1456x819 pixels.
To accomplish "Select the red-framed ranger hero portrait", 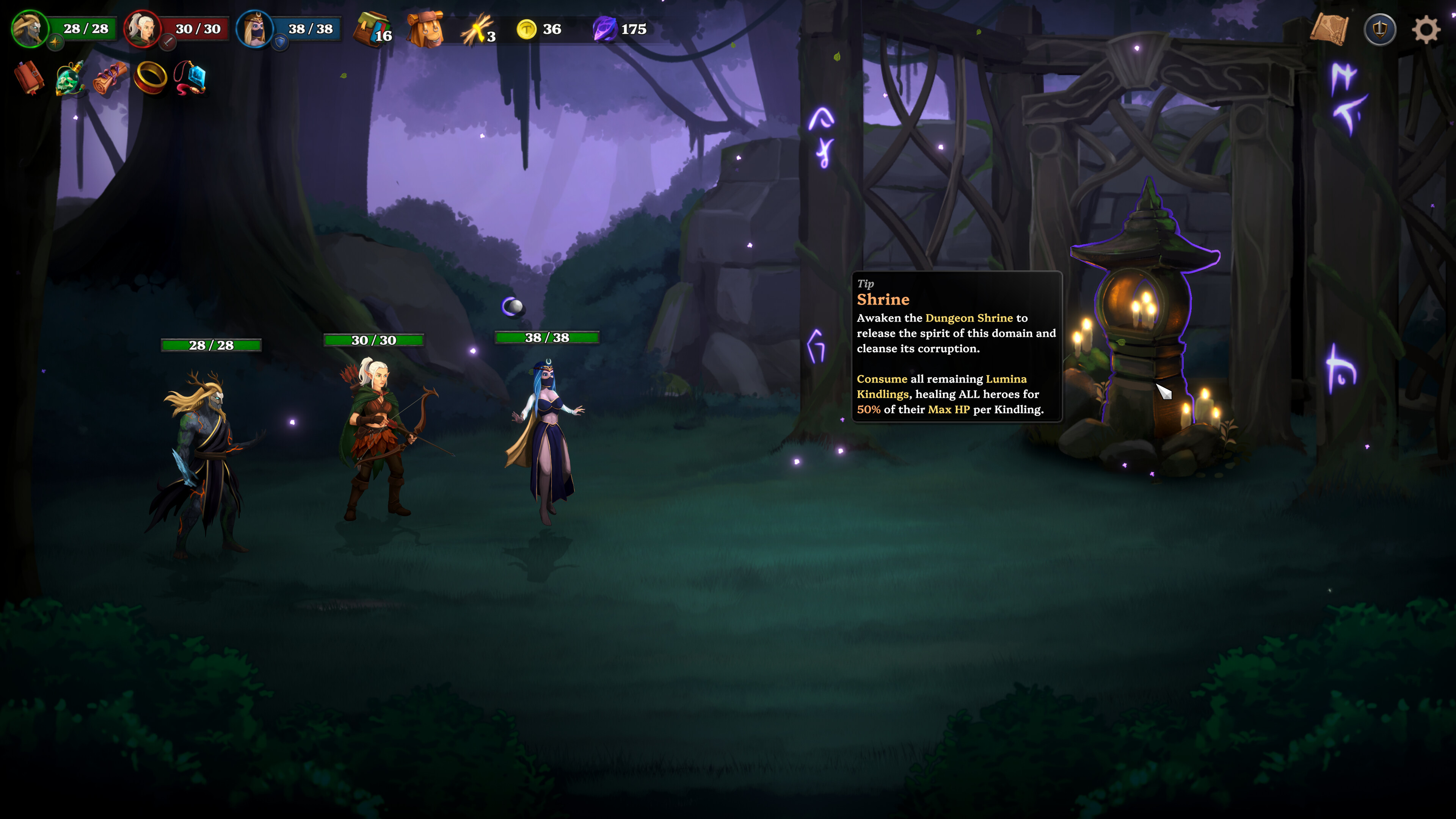I will click(143, 30).
